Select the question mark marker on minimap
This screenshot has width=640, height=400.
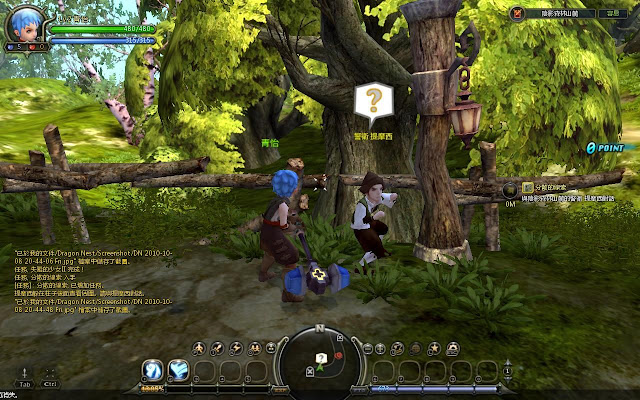[x=320, y=357]
